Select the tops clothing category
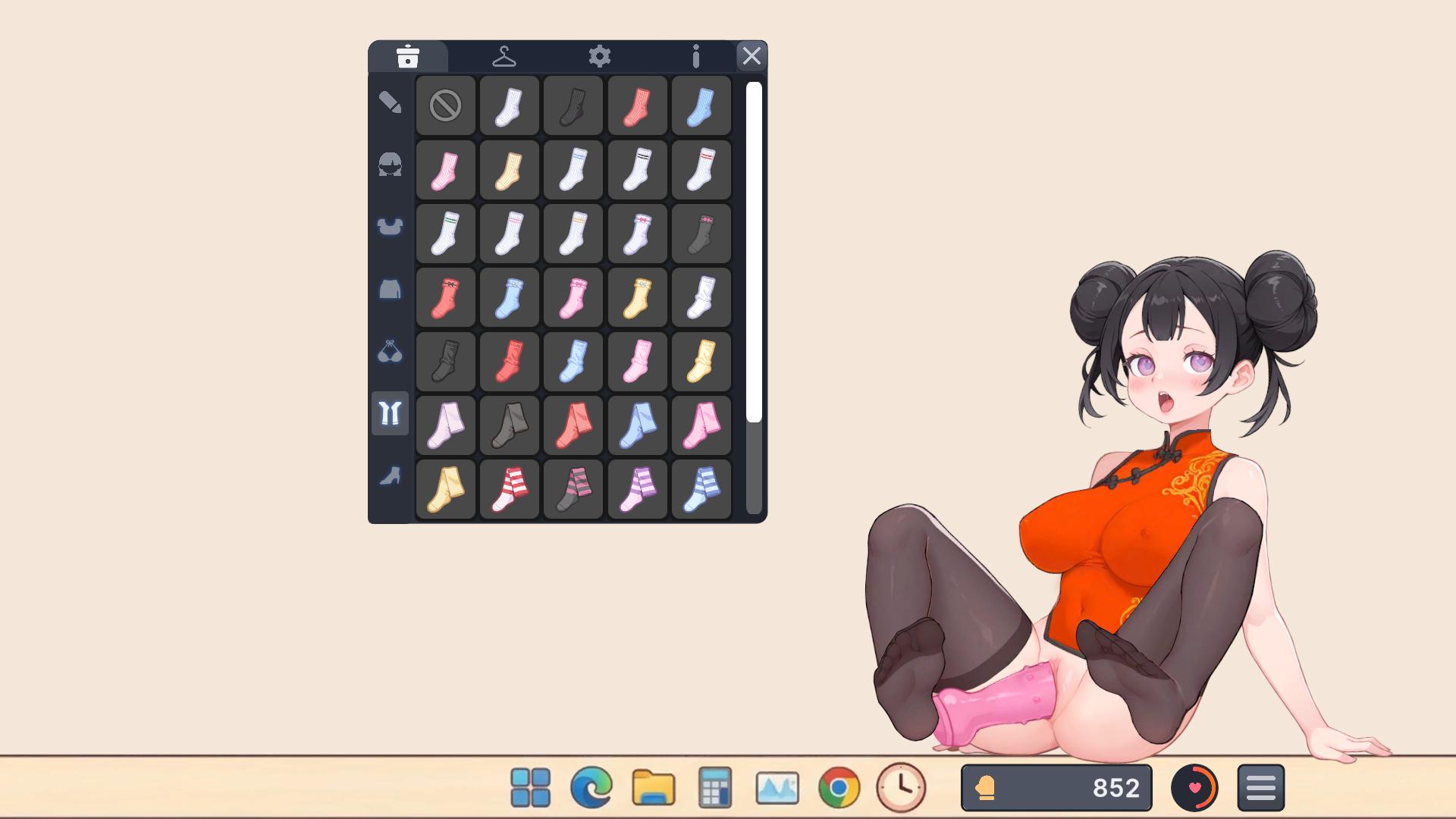The width and height of the screenshot is (1456, 819). click(x=390, y=226)
